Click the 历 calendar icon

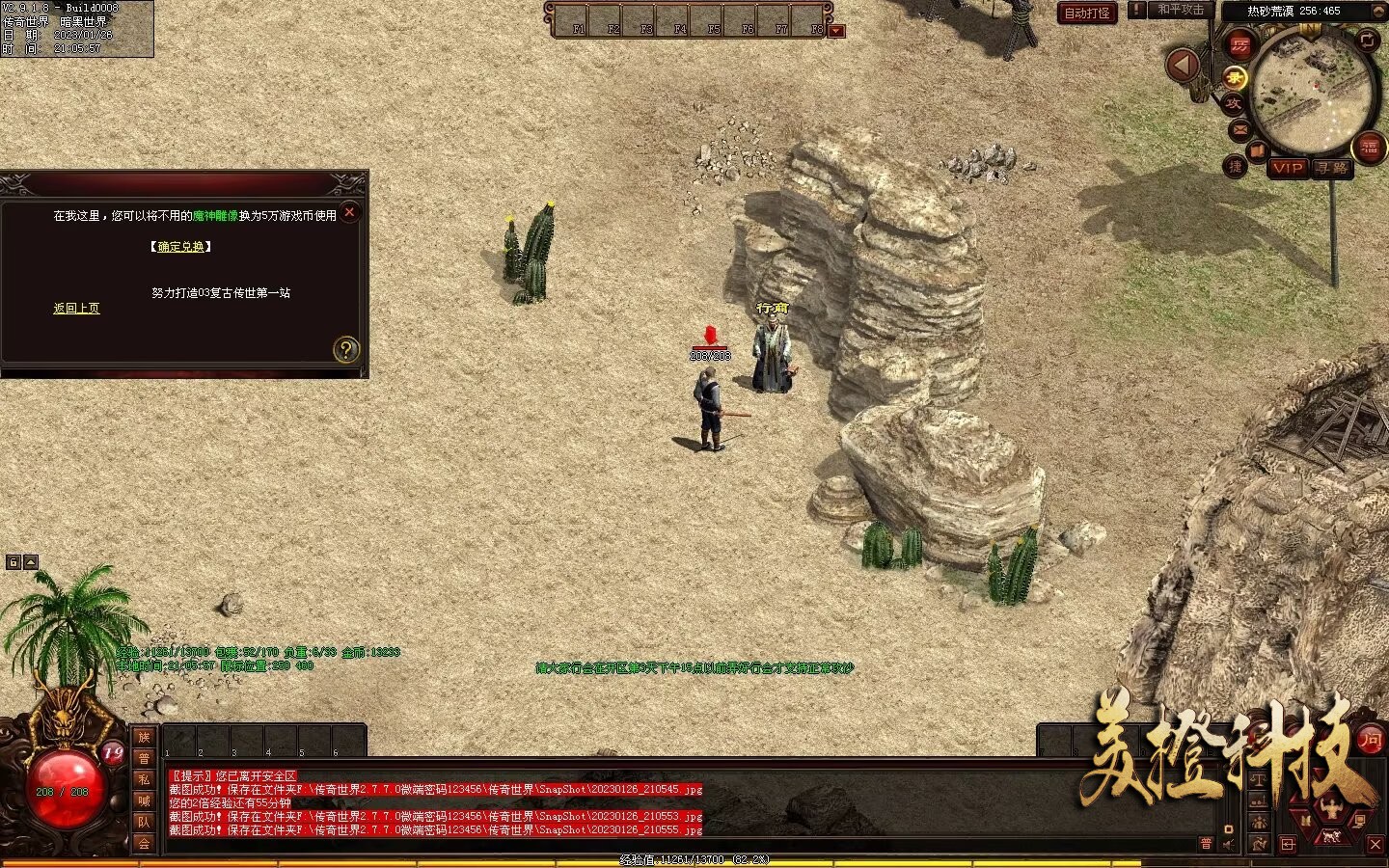1240,45
